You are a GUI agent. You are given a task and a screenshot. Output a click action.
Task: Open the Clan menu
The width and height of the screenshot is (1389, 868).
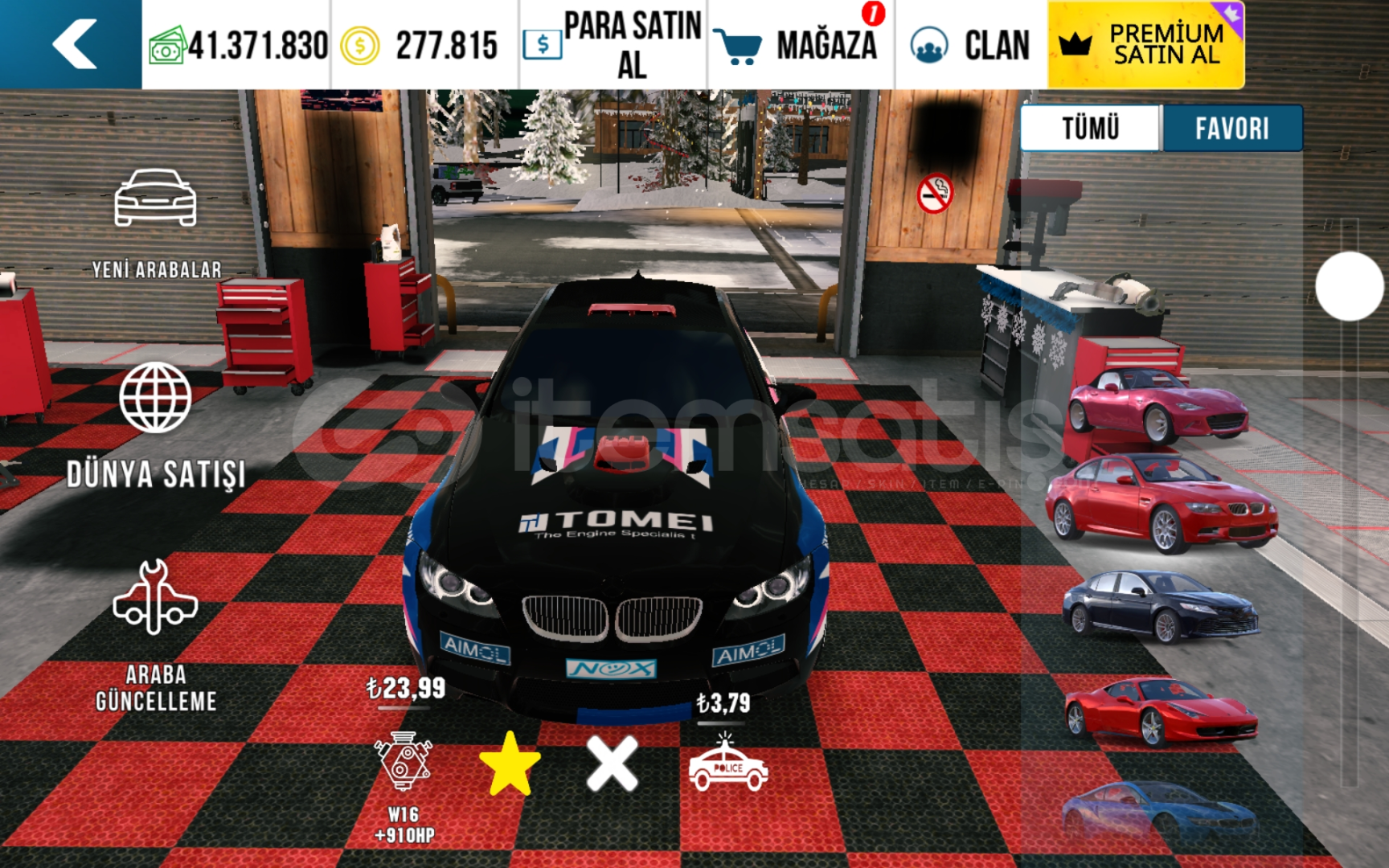pos(971,44)
